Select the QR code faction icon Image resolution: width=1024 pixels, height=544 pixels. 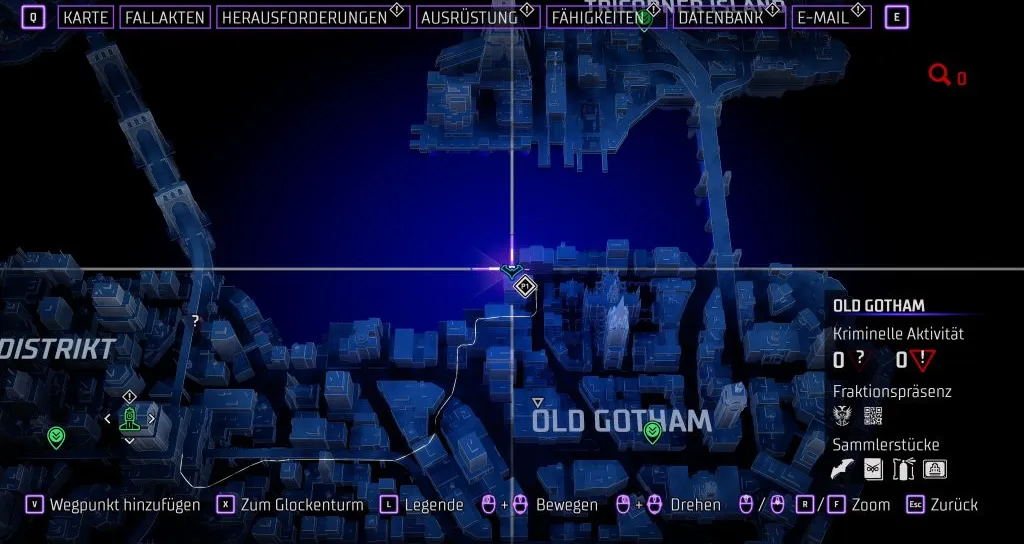click(873, 415)
